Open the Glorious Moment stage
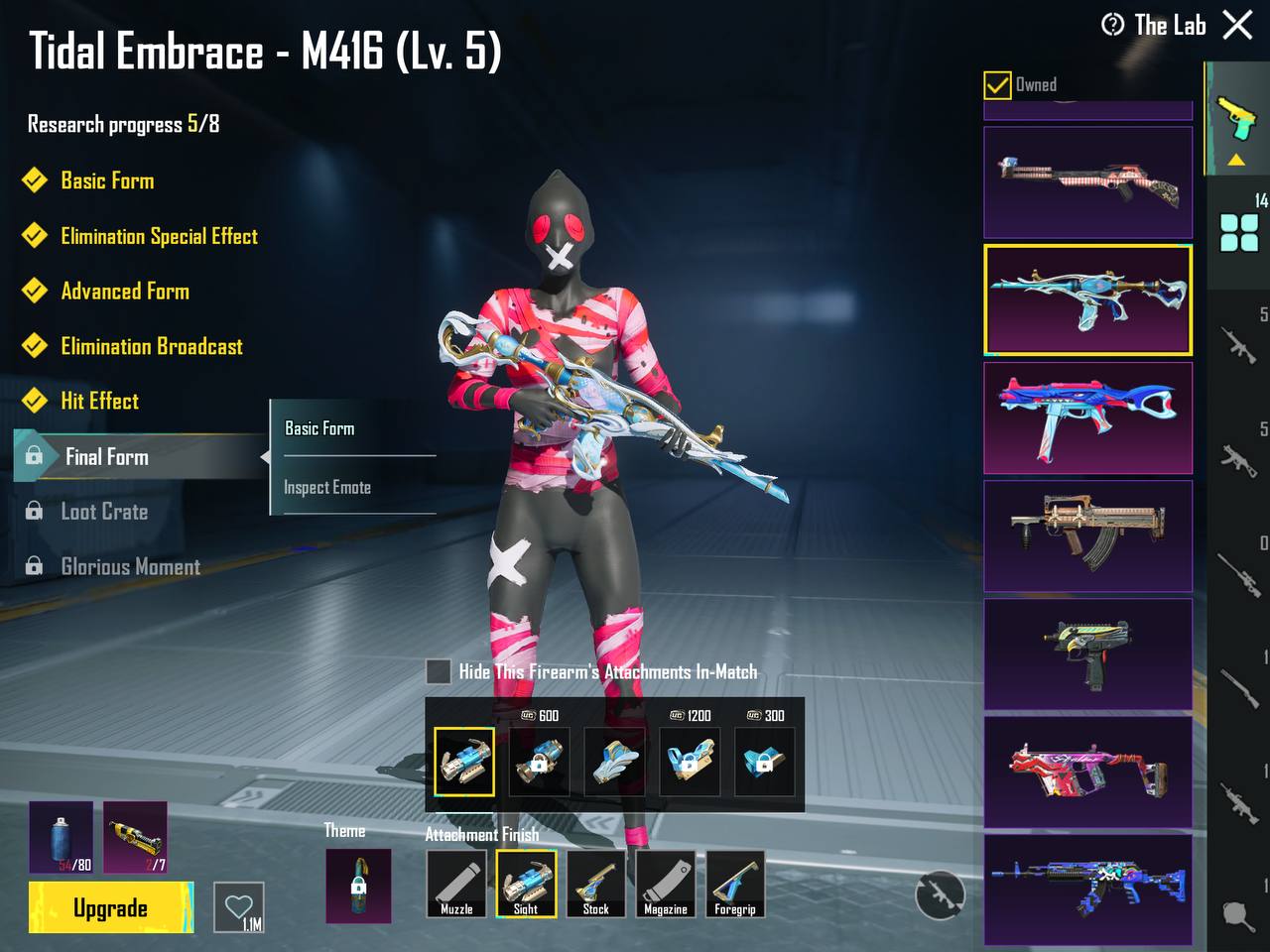This screenshot has height=952, width=1270. [130, 567]
